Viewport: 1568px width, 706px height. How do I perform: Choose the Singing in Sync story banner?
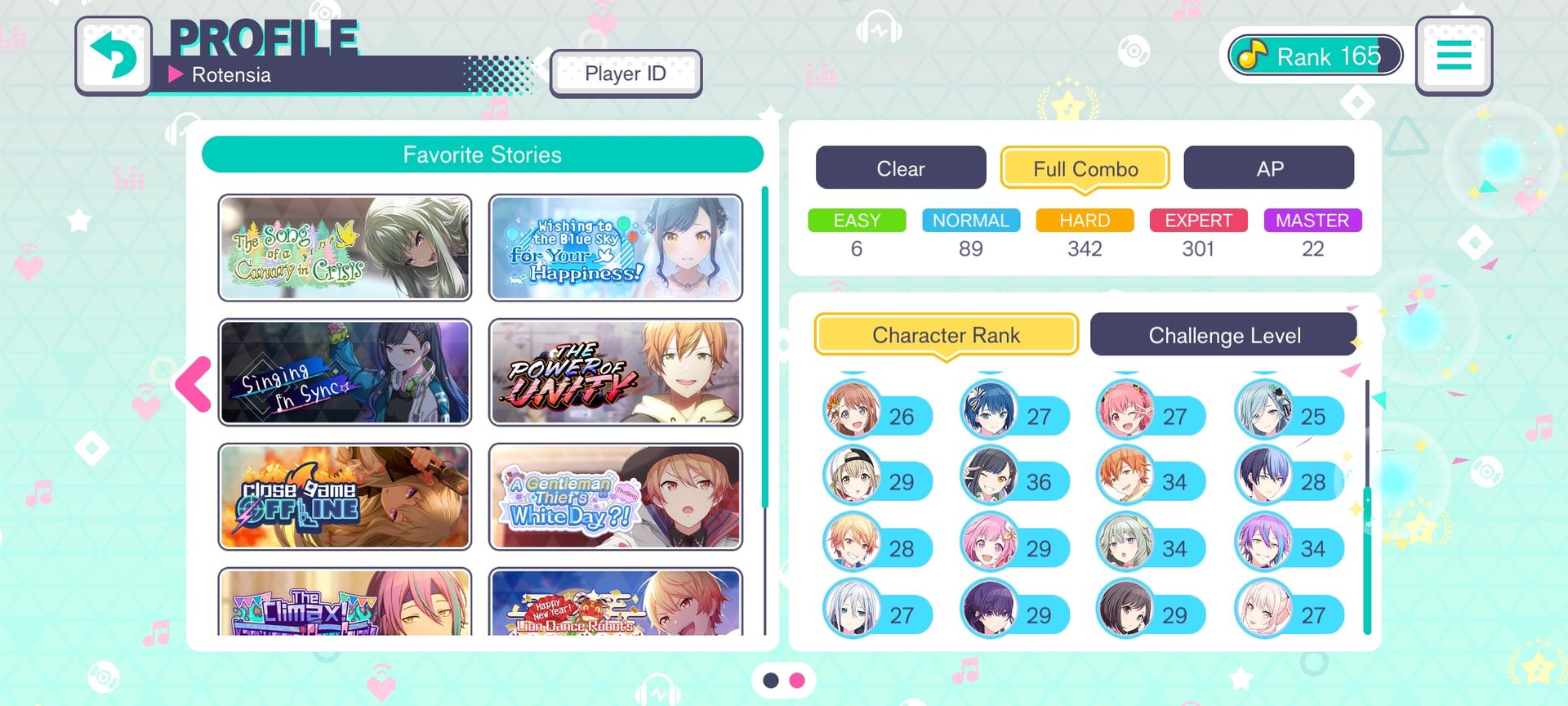coord(345,373)
